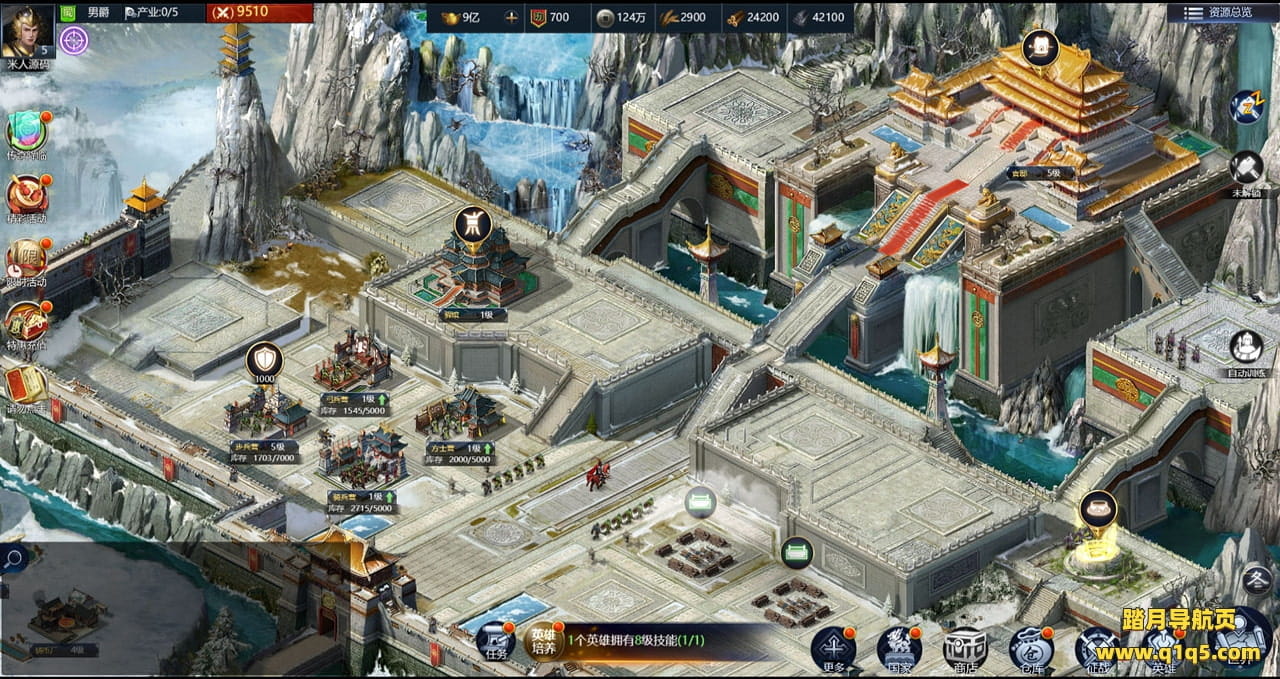The width and height of the screenshot is (1280, 679).
Task: Click the shield 1000 bubble over barracks
Action: point(264,362)
